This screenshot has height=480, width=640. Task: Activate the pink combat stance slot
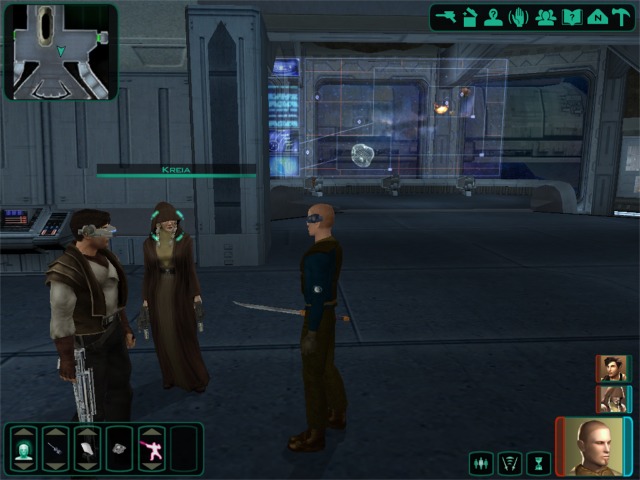pyautogui.click(x=152, y=453)
